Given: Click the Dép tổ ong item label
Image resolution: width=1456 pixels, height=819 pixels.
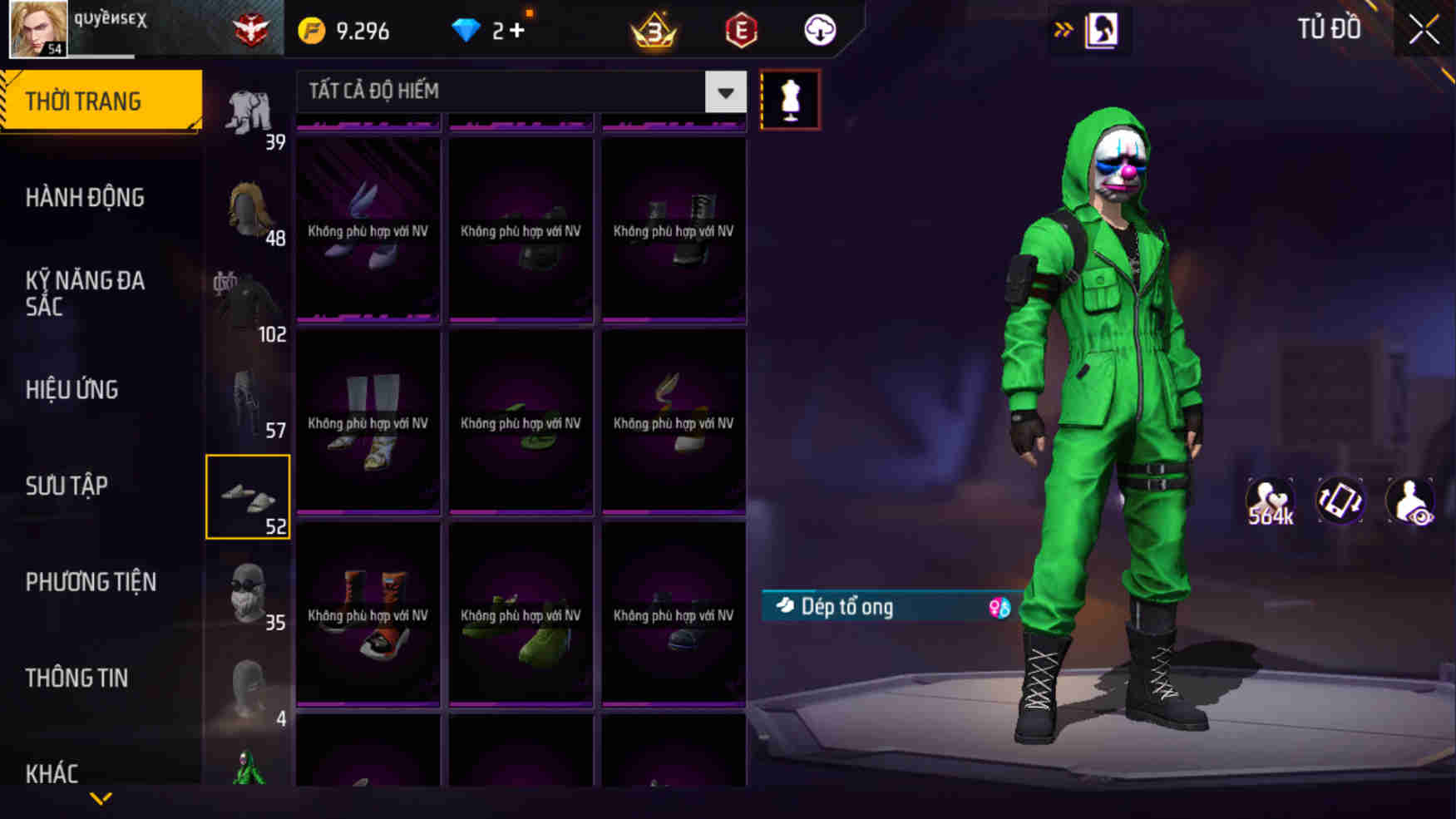Looking at the screenshot, I should [848, 607].
